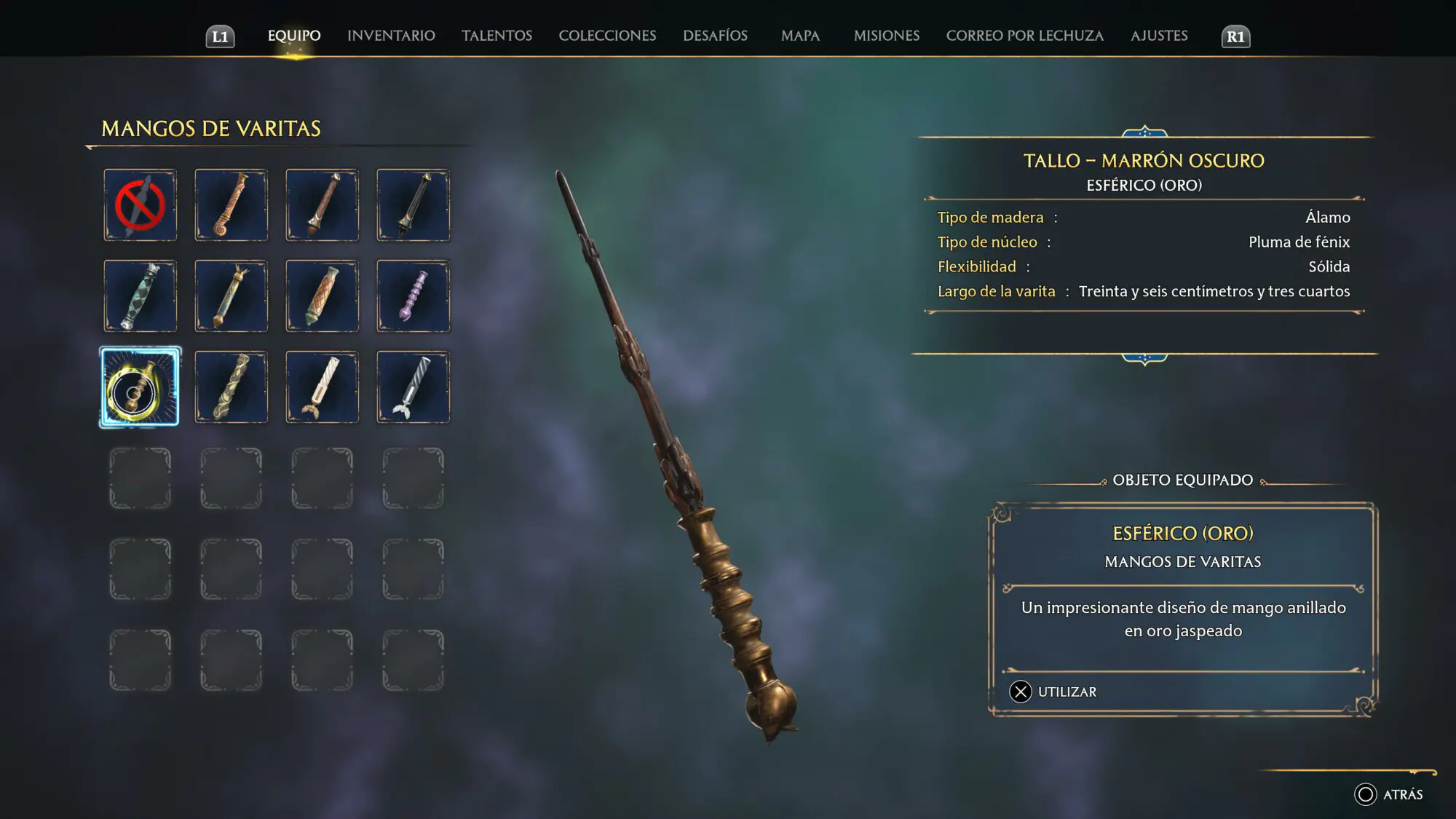
Task: Click the Utilizar button
Action: [1053, 692]
